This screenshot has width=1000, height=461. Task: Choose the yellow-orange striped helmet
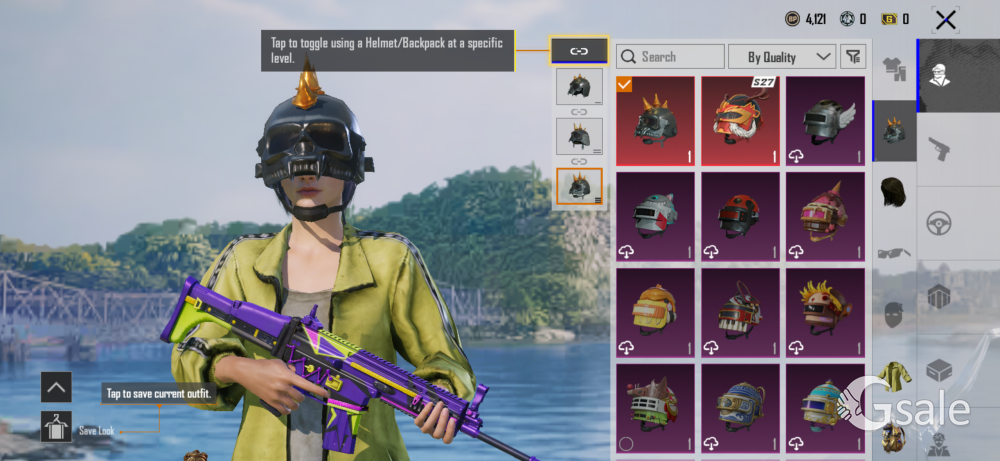(655, 311)
